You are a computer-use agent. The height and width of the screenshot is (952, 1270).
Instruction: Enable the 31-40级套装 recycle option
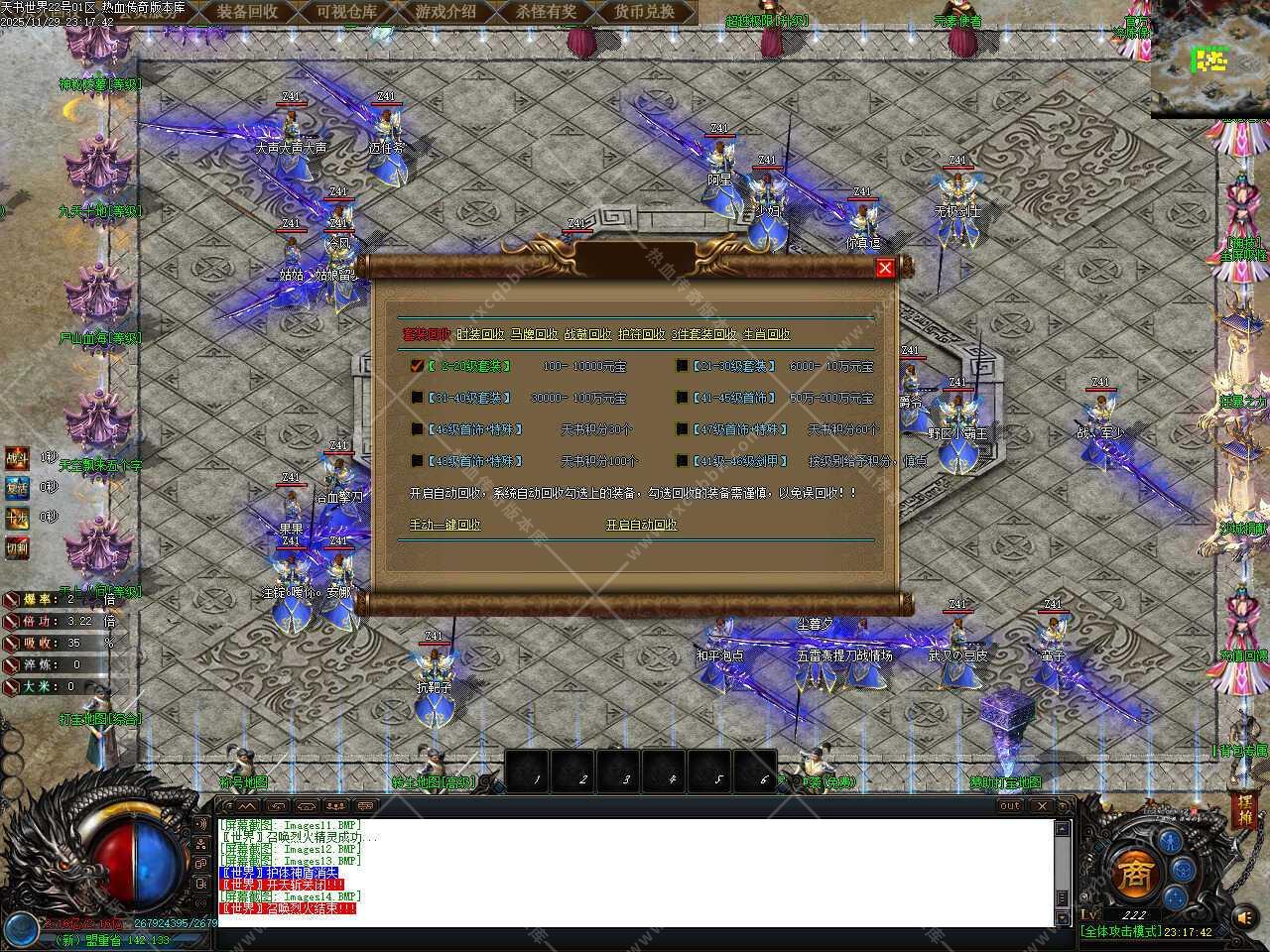[418, 398]
